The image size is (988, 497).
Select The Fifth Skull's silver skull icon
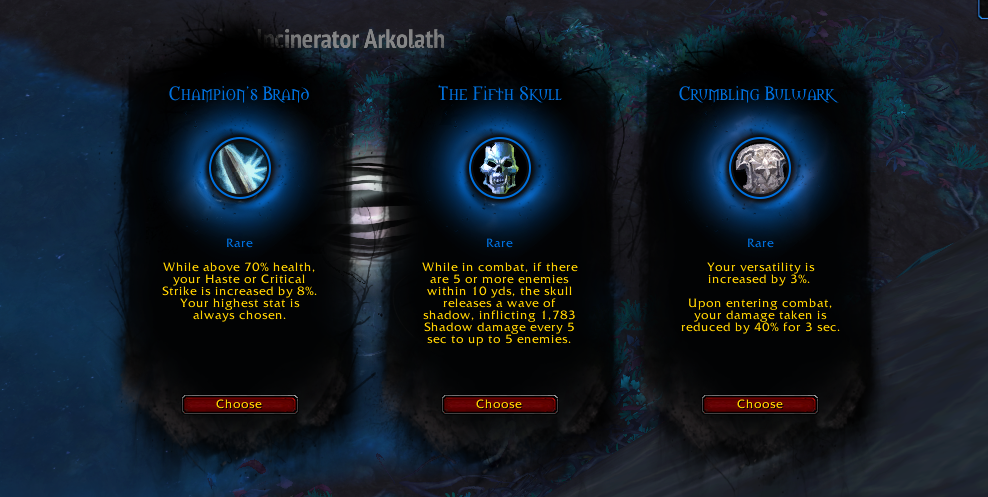coord(499,167)
